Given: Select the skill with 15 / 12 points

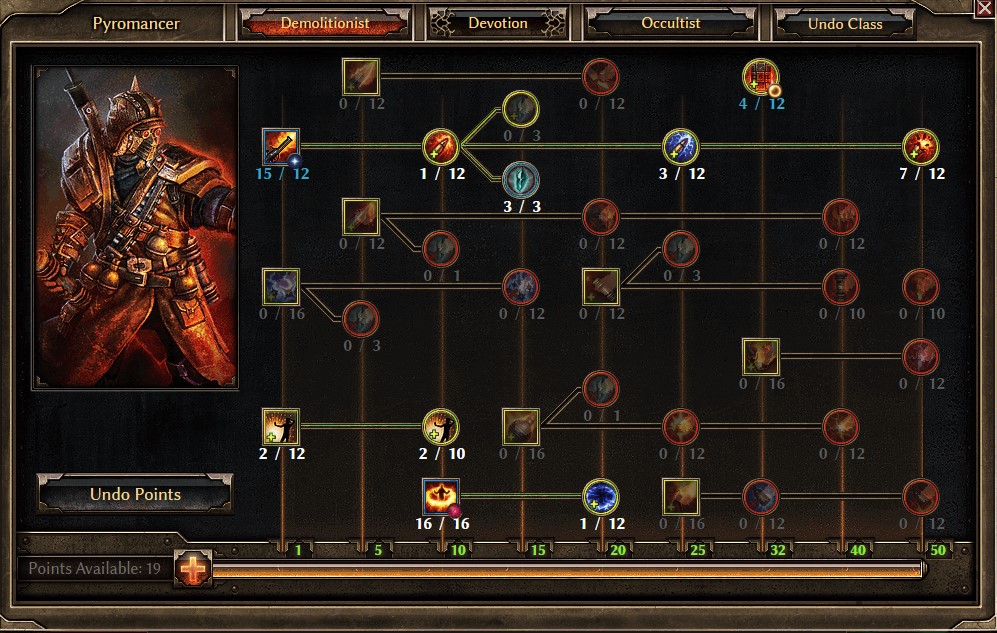Looking at the screenshot, I should 281,147.
